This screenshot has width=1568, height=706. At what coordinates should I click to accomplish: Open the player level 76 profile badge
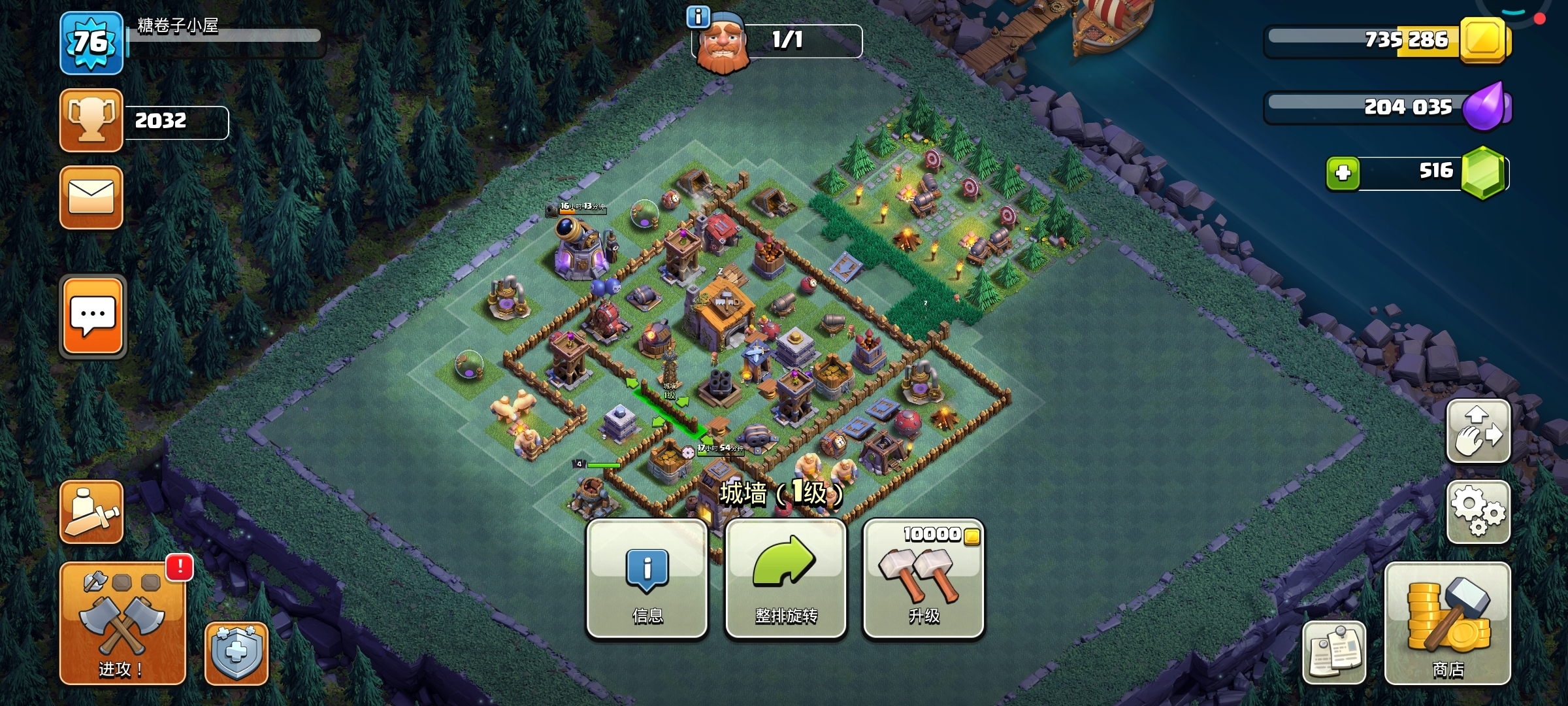click(91, 43)
